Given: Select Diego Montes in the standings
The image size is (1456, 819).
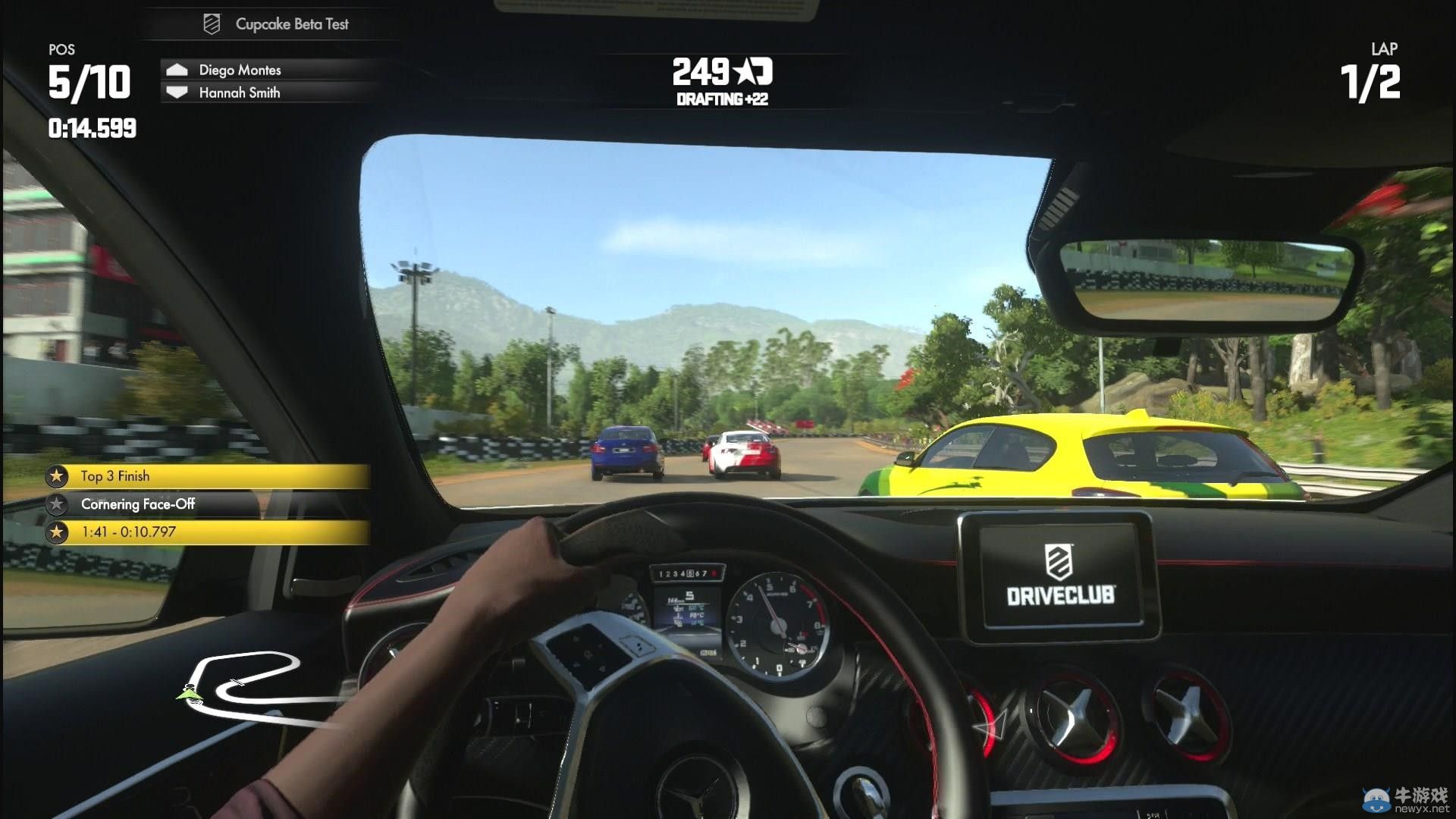Looking at the screenshot, I should 240,70.
